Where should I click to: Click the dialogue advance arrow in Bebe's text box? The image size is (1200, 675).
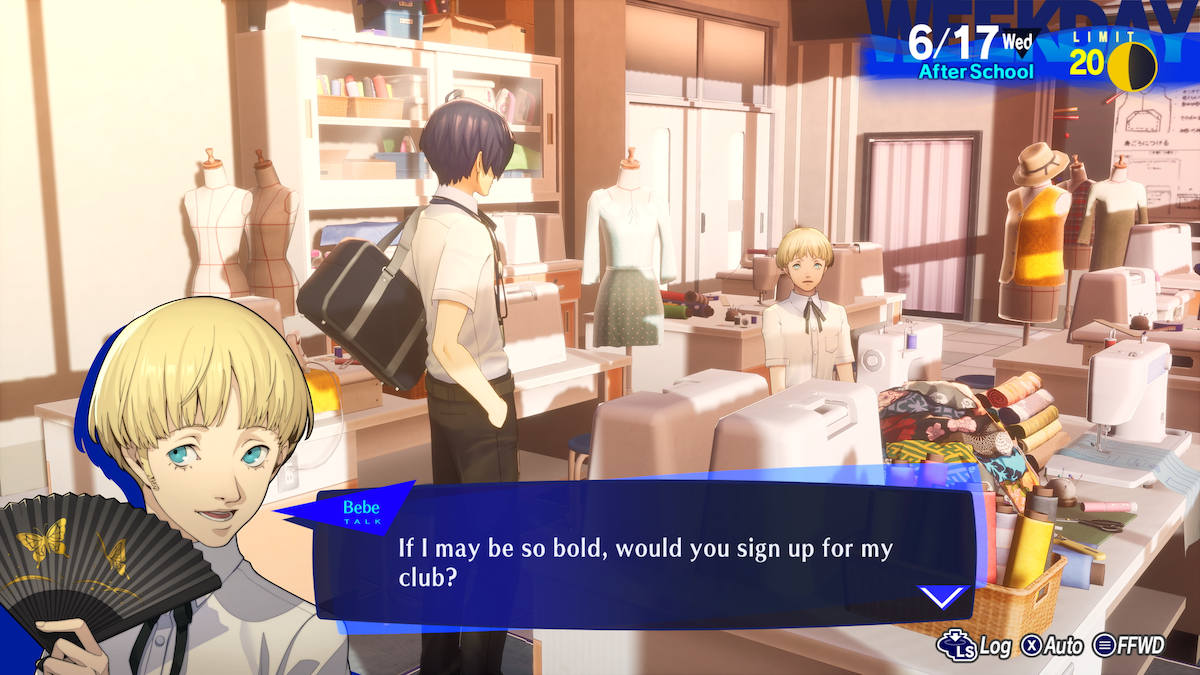pos(943,597)
